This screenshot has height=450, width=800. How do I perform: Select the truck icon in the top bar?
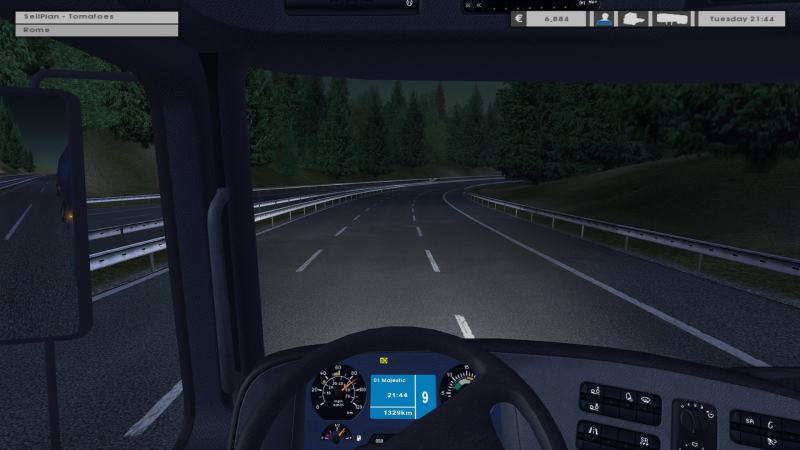click(633, 19)
